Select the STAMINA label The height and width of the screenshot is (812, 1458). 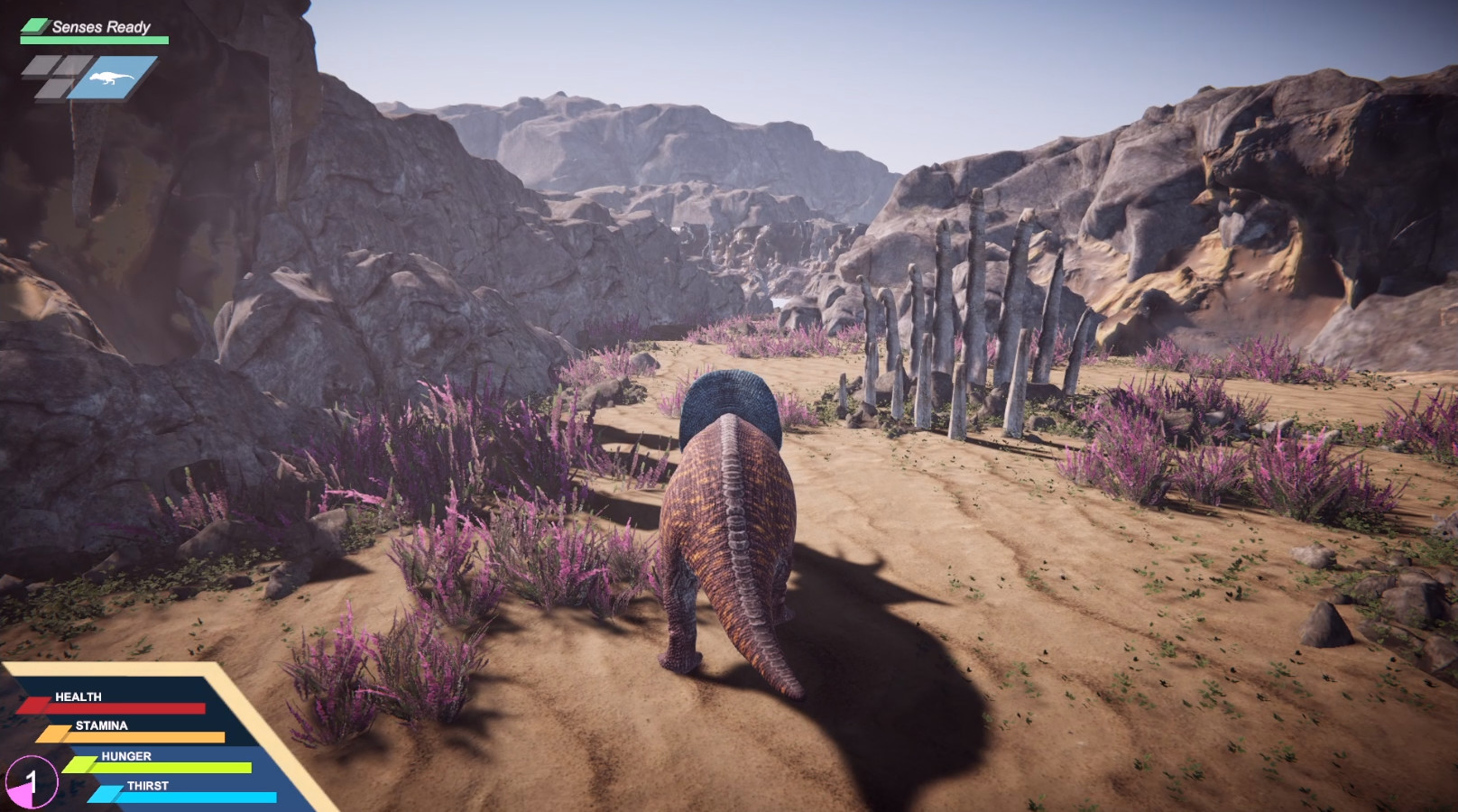100,725
